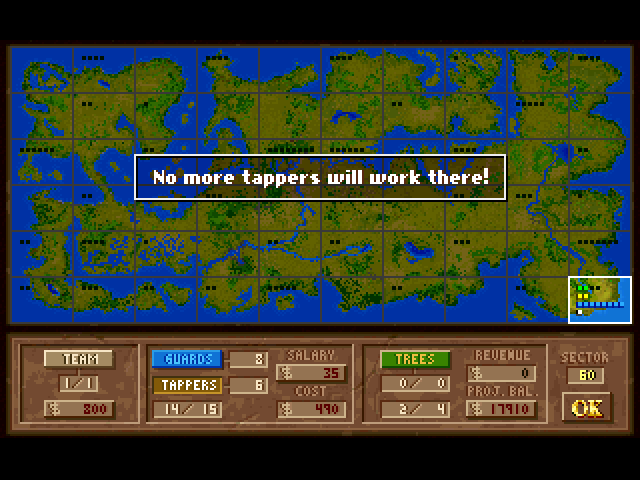The height and width of the screenshot is (480, 640).
Task: Dismiss the 'No more tappers' message box
Action: 320,177
